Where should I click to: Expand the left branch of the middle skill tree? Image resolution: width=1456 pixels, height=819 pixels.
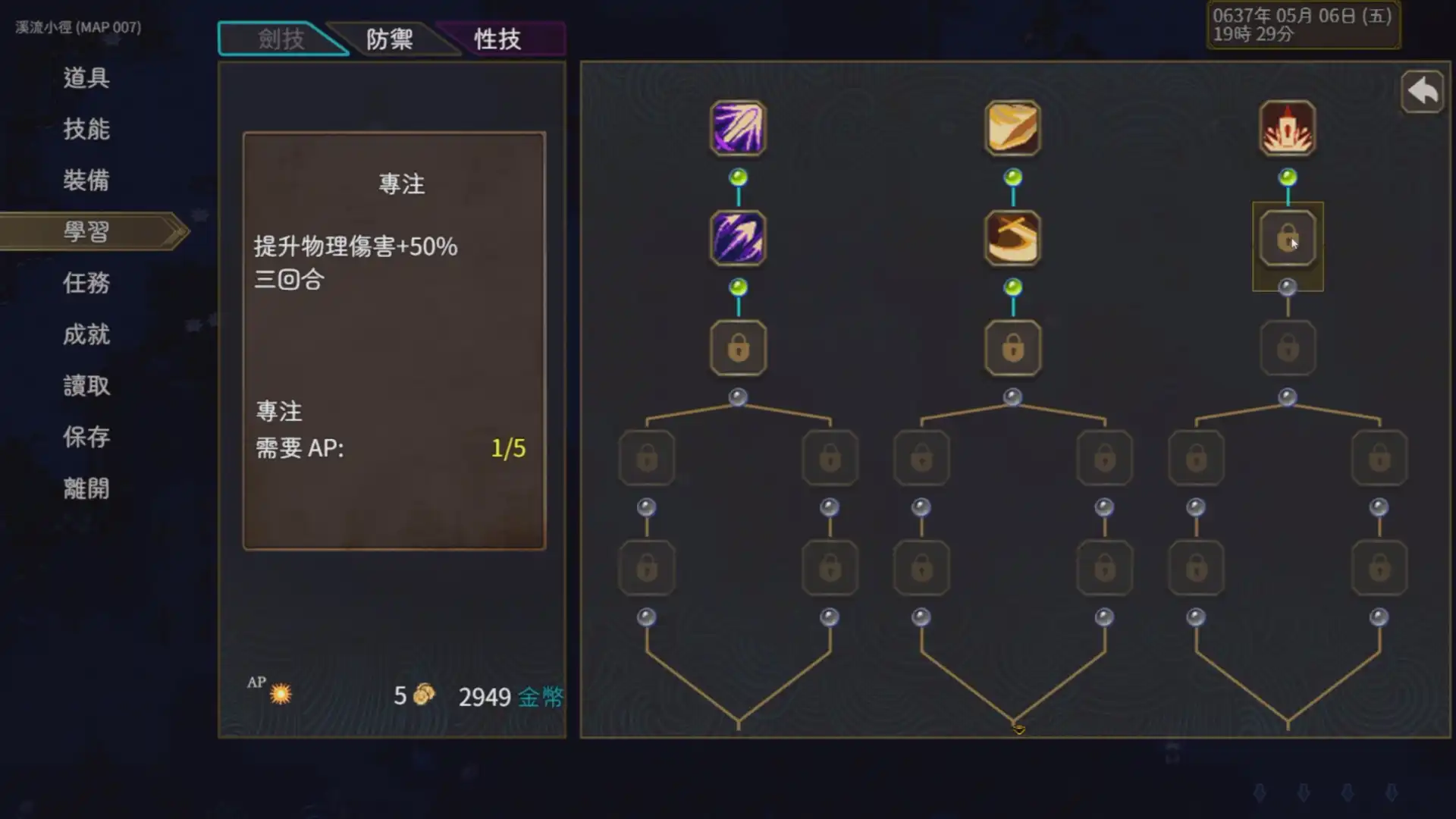pyautogui.click(x=921, y=457)
